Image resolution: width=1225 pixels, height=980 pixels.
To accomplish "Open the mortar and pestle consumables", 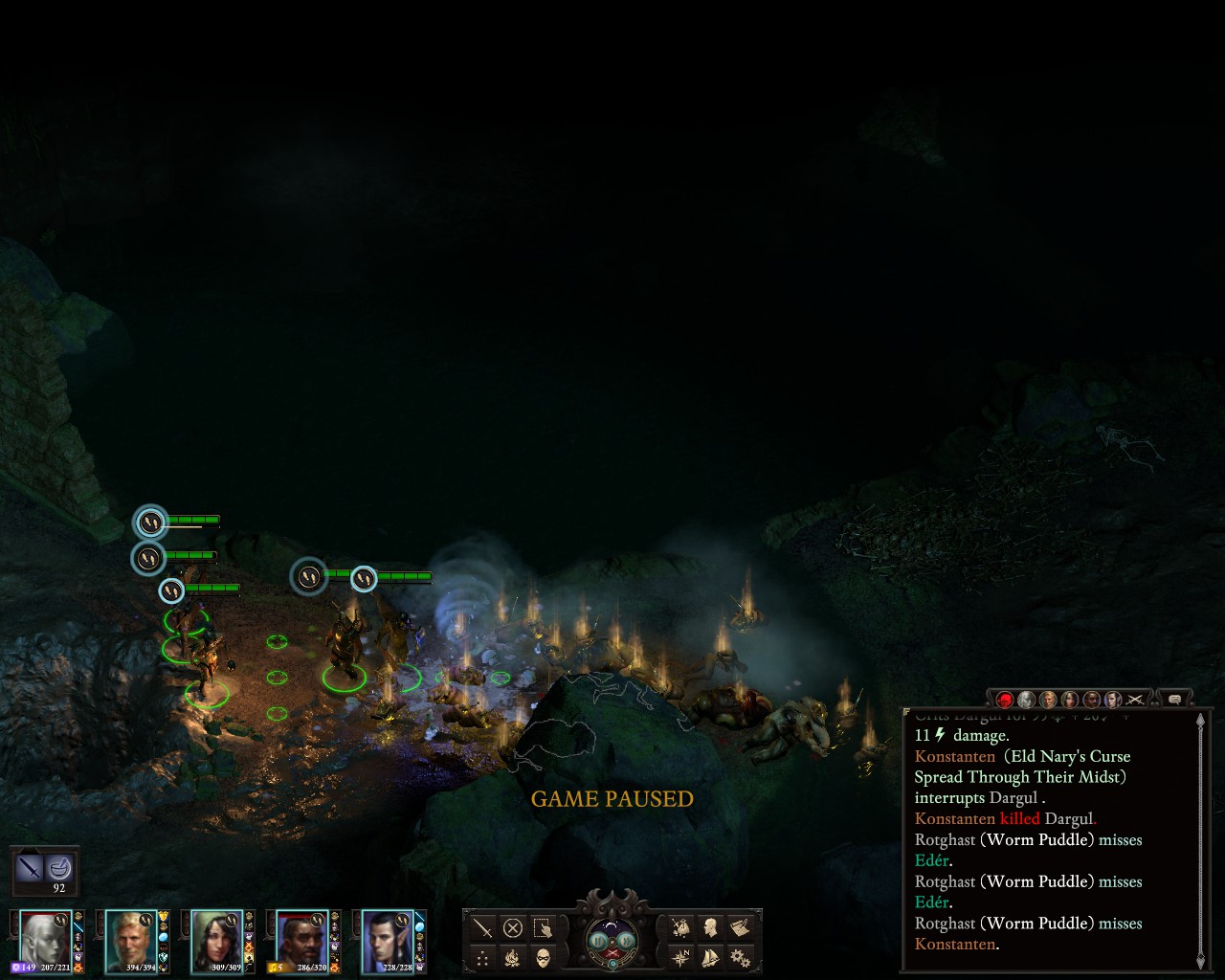I will pyautogui.click(x=59, y=869).
